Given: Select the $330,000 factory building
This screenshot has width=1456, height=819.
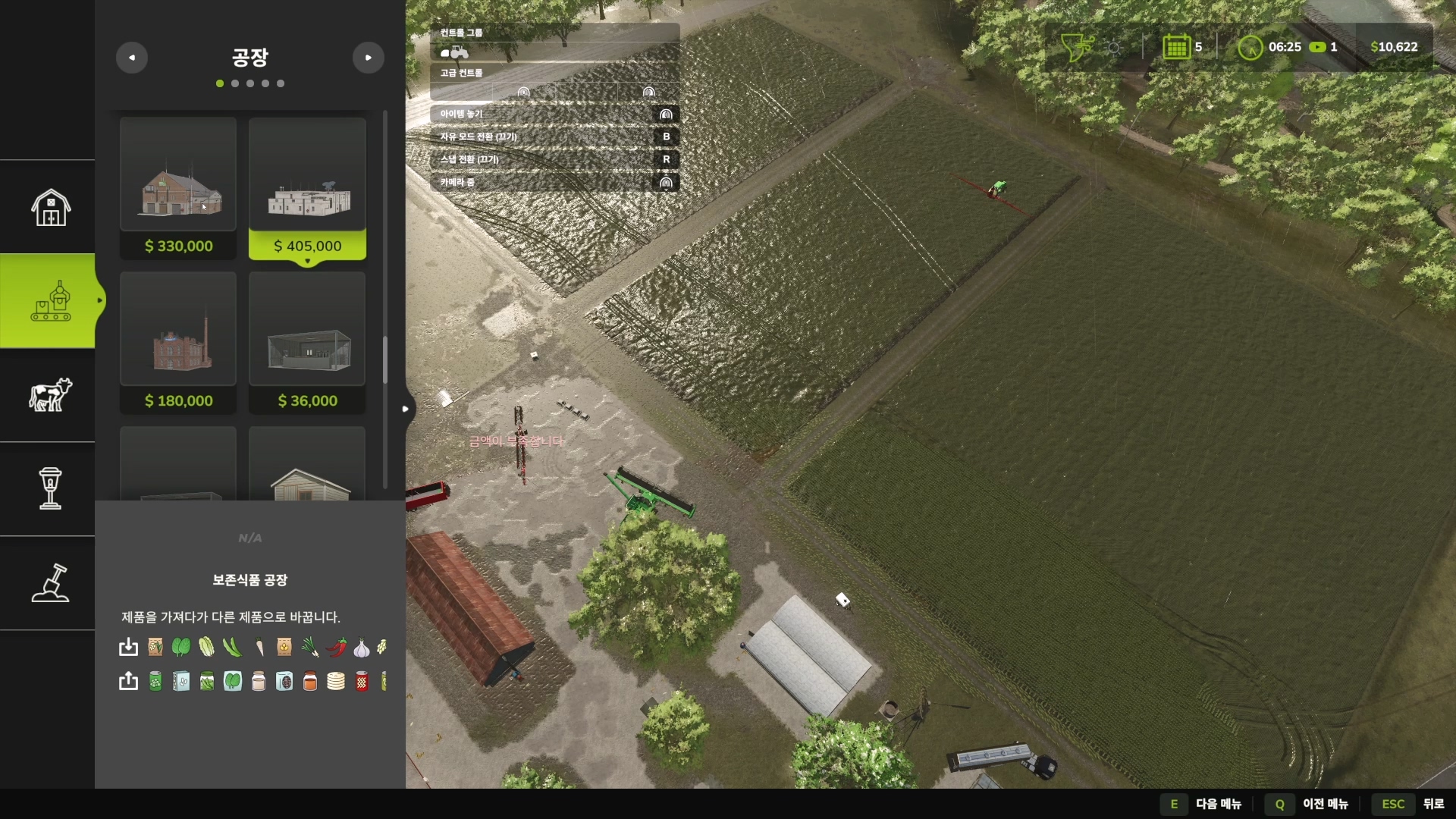Looking at the screenshot, I should pos(178,188).
